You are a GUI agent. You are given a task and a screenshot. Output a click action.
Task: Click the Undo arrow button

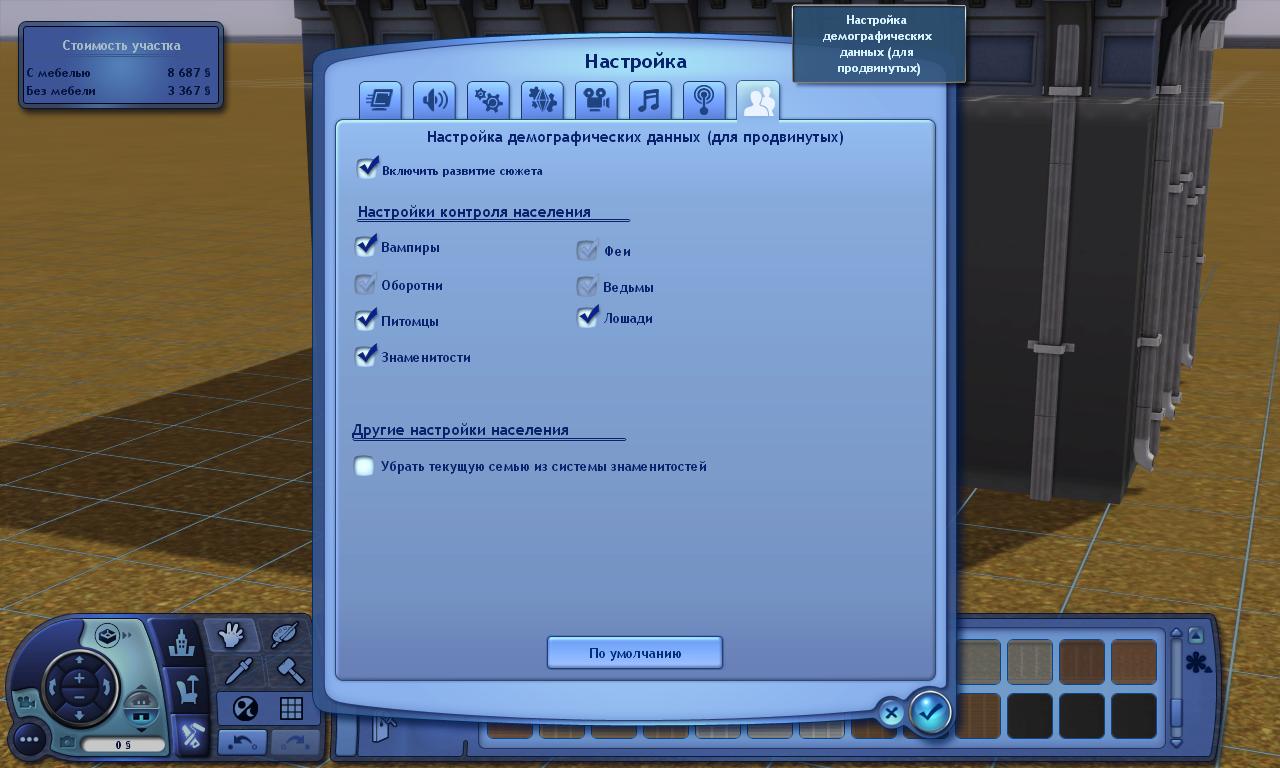coord(242,740)
